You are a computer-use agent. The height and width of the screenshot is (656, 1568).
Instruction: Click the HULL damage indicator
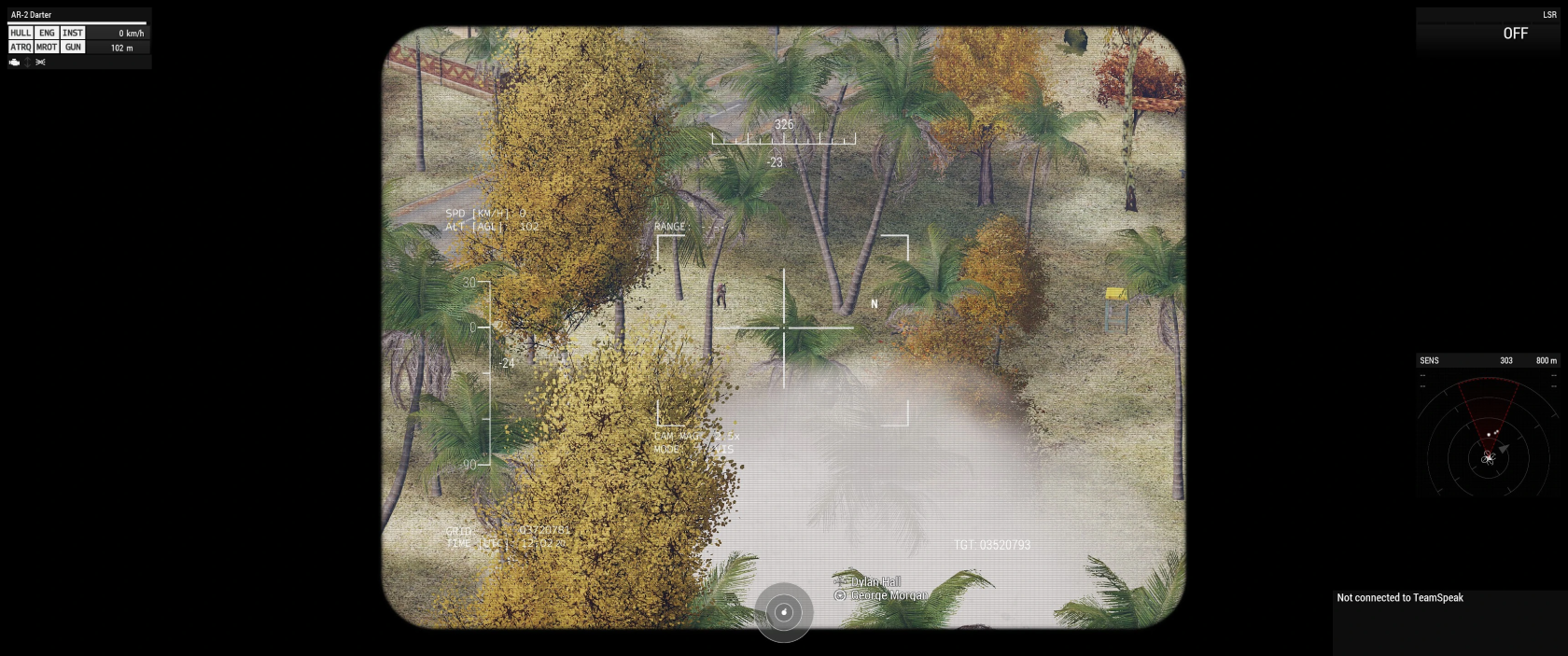[x=21, y=33]
